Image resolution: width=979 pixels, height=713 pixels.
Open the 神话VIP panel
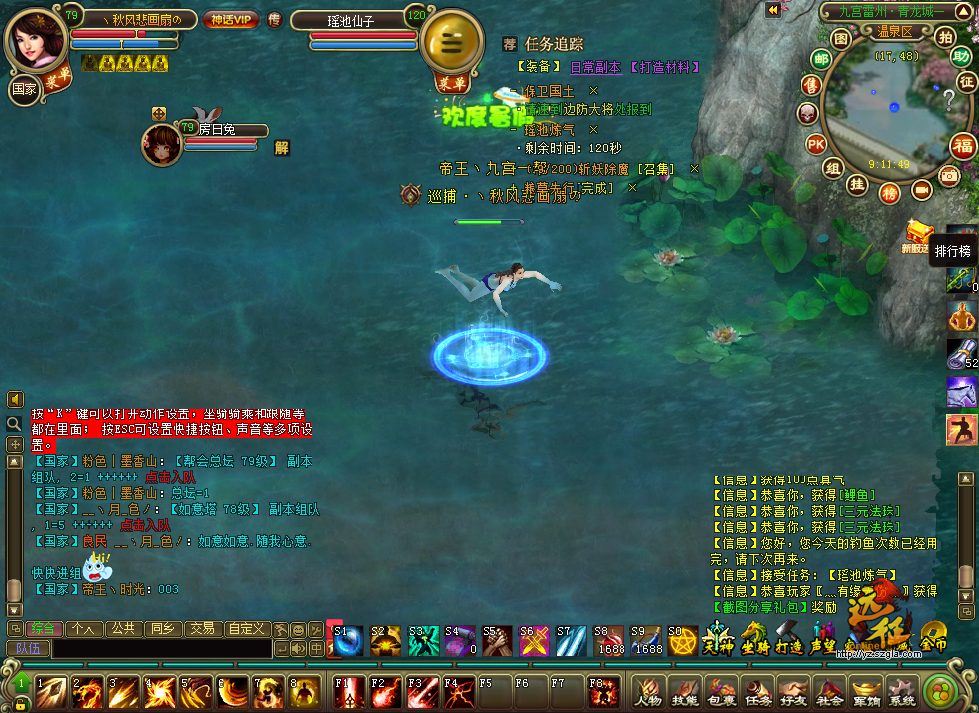pos(231,19)
